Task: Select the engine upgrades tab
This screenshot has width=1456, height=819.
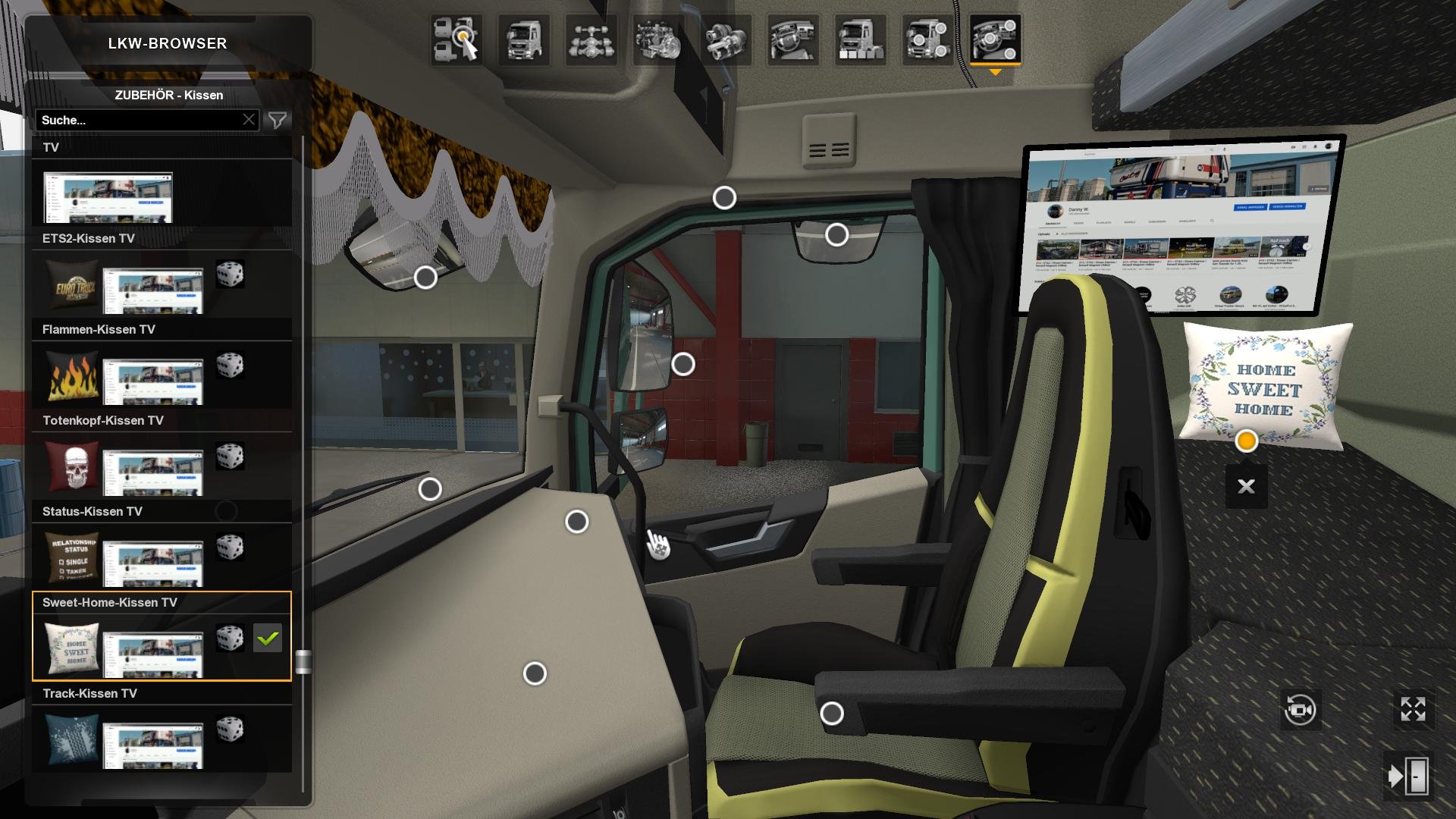Action: coord(657,39)
